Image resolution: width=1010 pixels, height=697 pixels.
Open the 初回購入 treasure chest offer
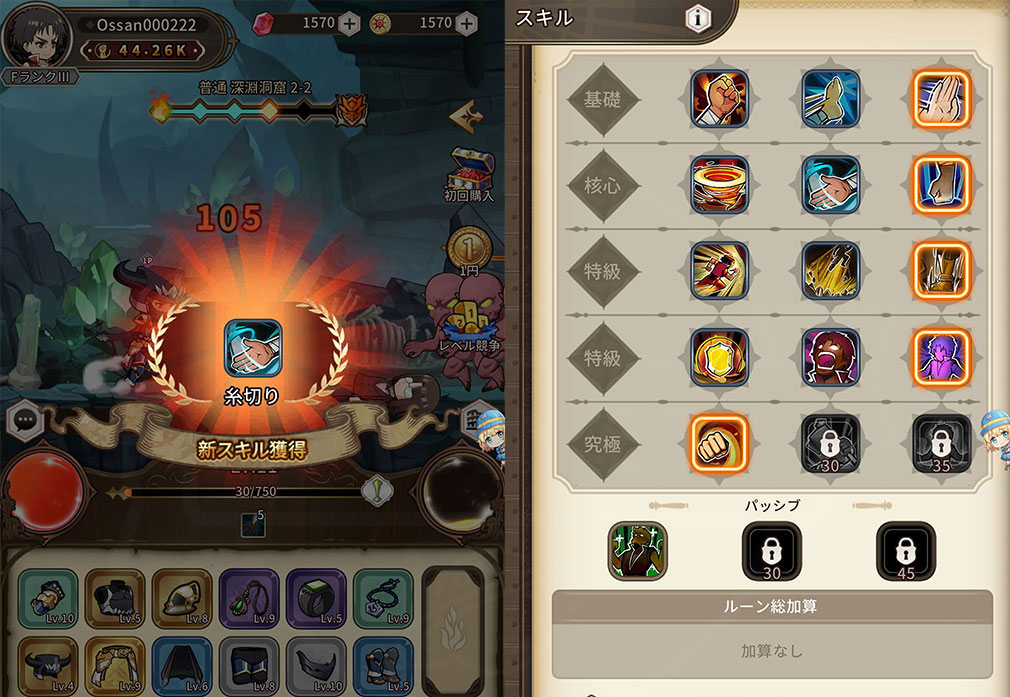[470, 172]
